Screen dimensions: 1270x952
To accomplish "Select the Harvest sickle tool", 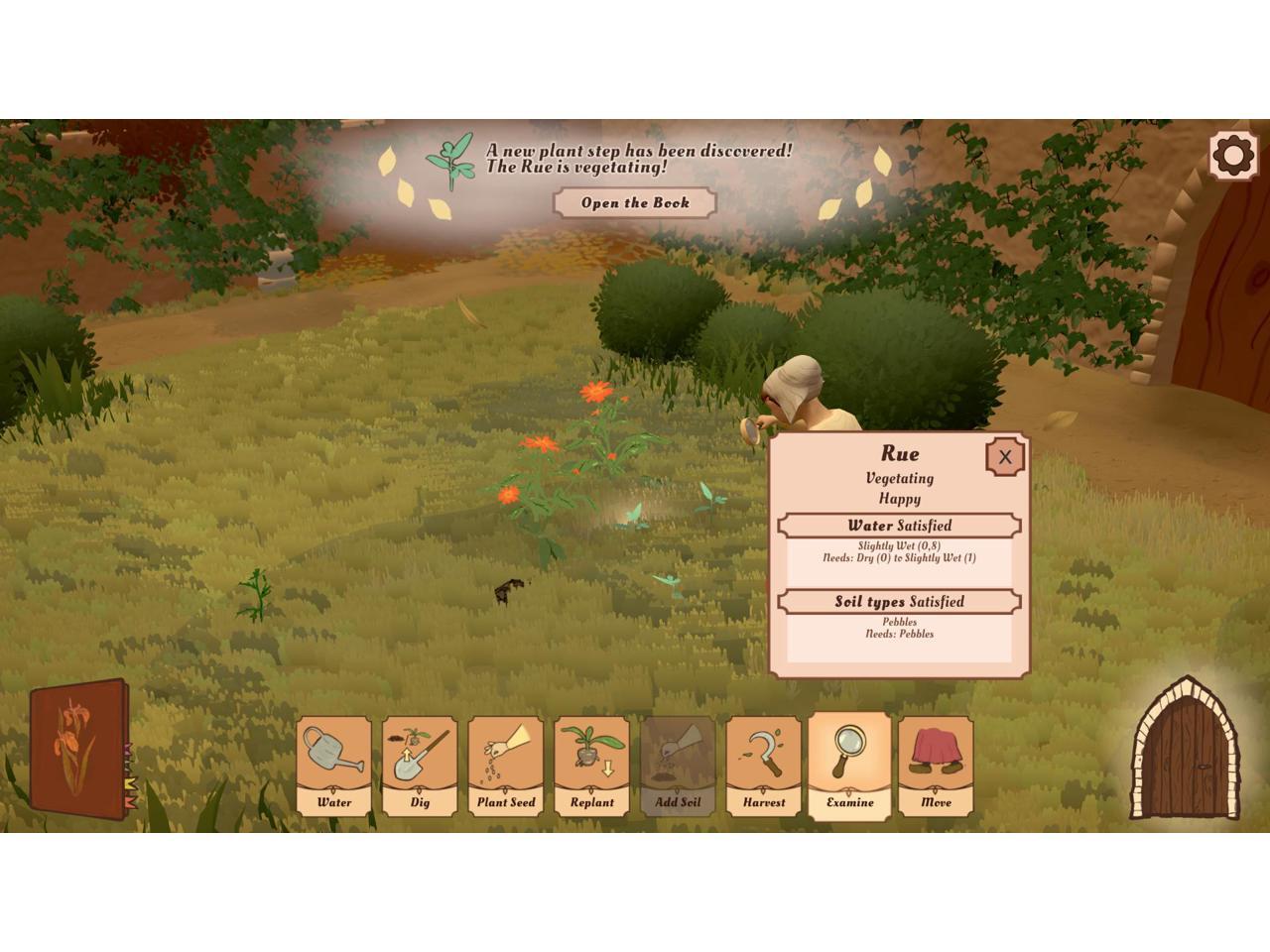I will [764, 766].
